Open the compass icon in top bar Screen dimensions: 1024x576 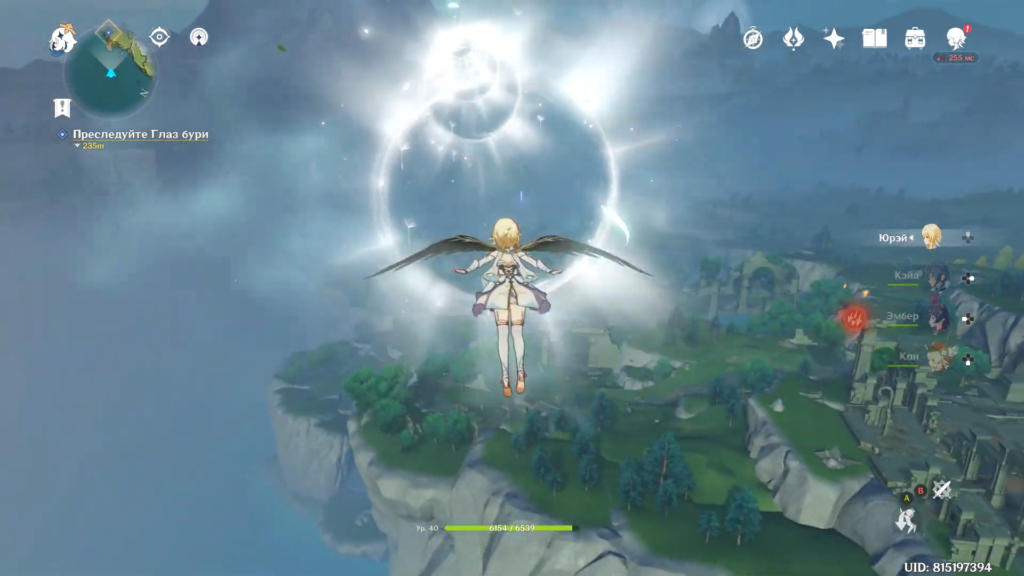(x=753, y=38)
